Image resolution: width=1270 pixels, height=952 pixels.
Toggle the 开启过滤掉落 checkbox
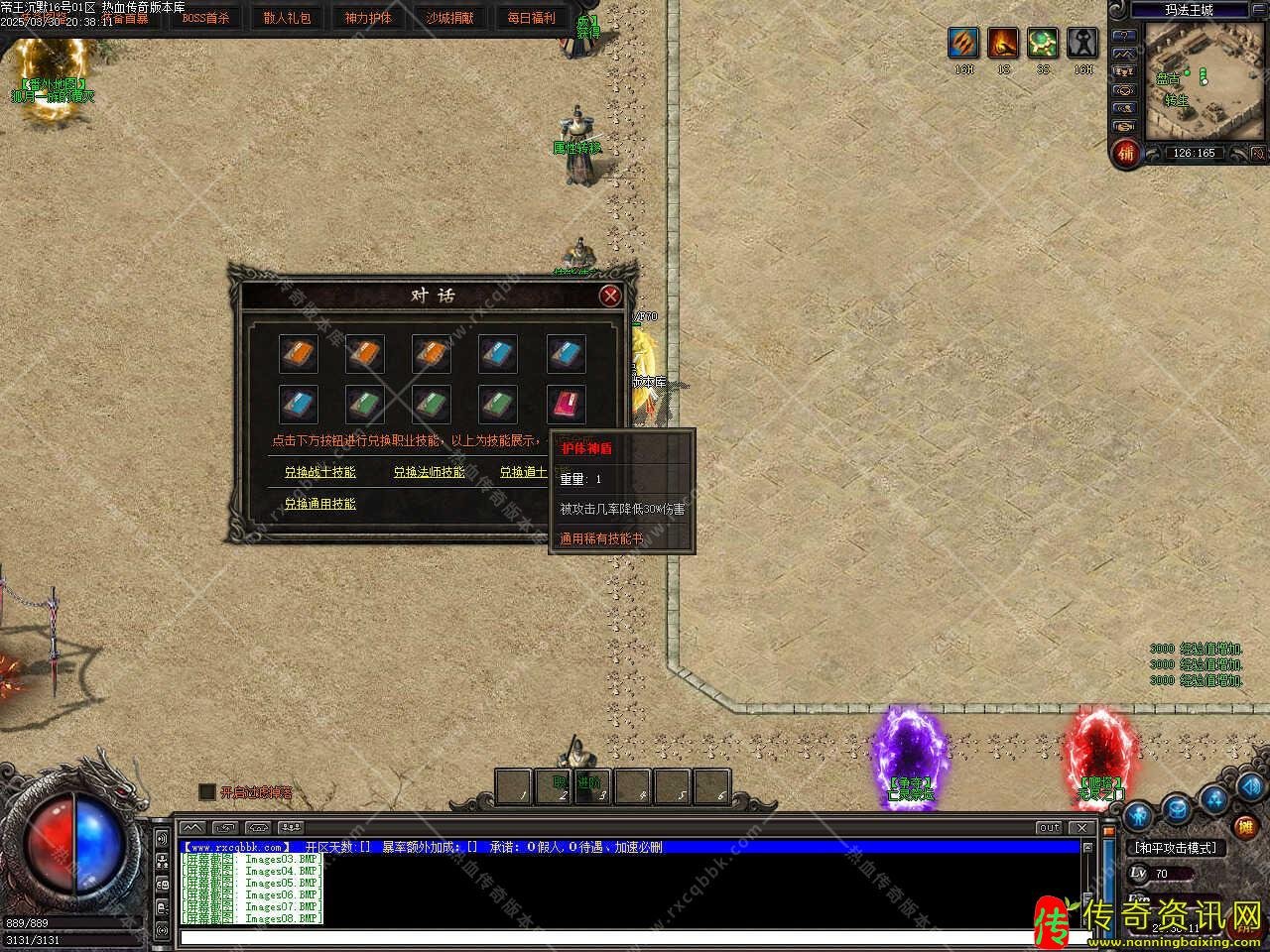pyautogui.click(x=207, y=792)
